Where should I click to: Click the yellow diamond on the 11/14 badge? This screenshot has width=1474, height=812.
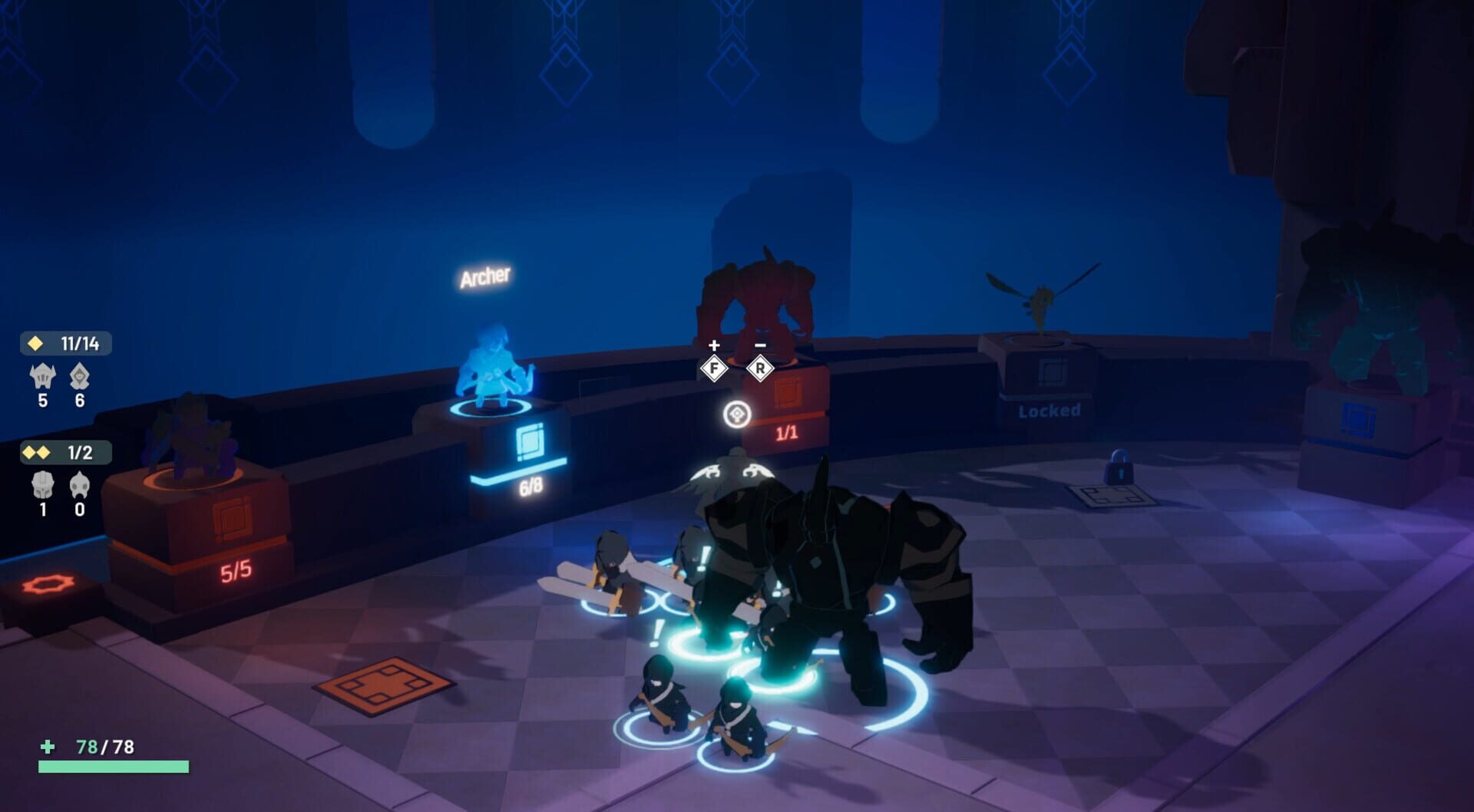[x=35, y=344]
